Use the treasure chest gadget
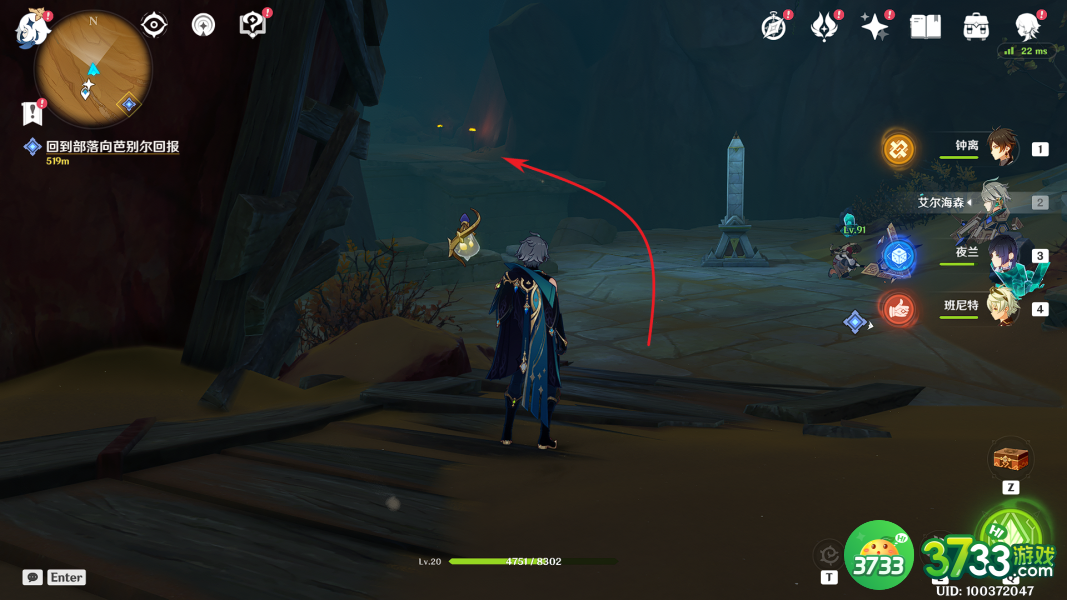The image size is (1067, 600). click(1009, 460)
